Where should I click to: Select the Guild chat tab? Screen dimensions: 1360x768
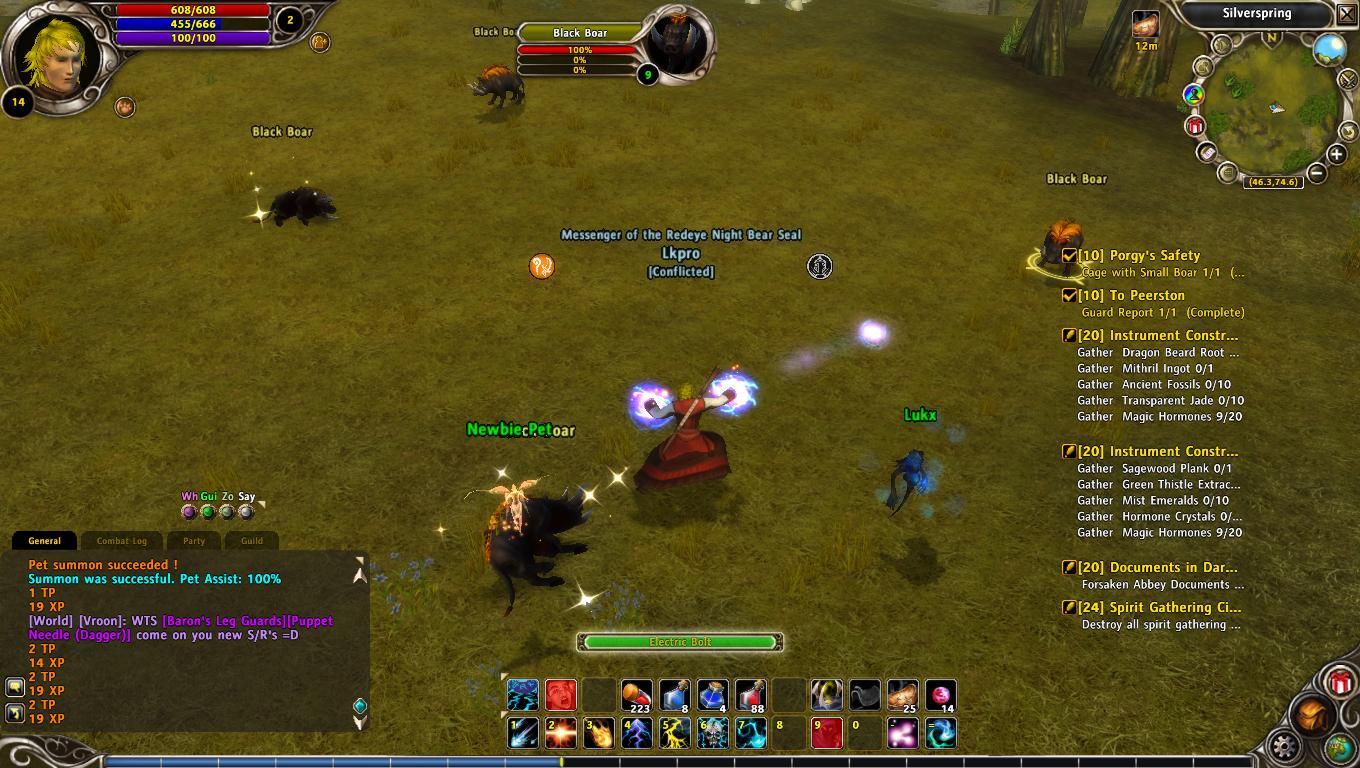[252, 541]
